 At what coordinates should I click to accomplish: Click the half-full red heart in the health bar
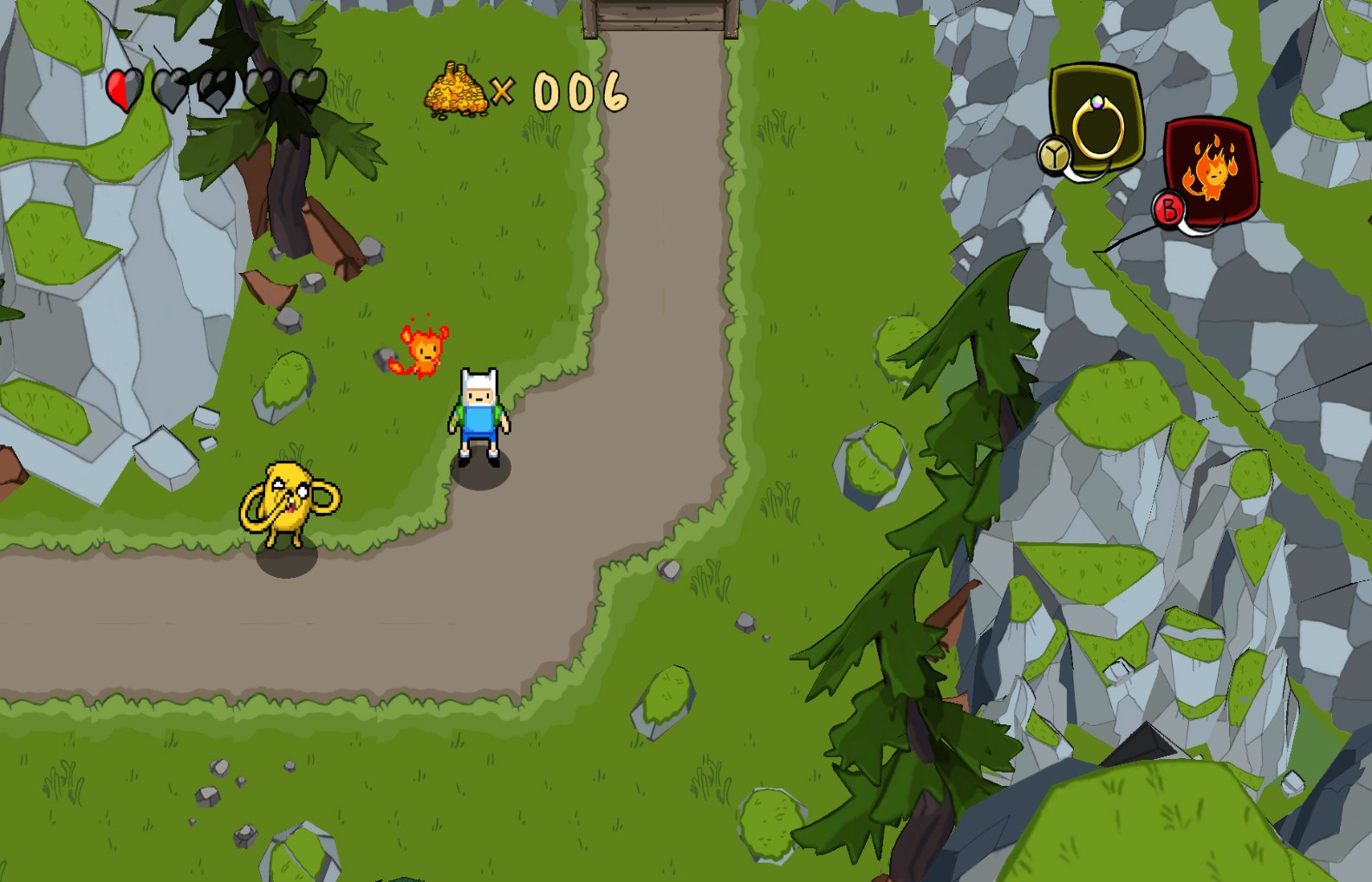[122, 89]
